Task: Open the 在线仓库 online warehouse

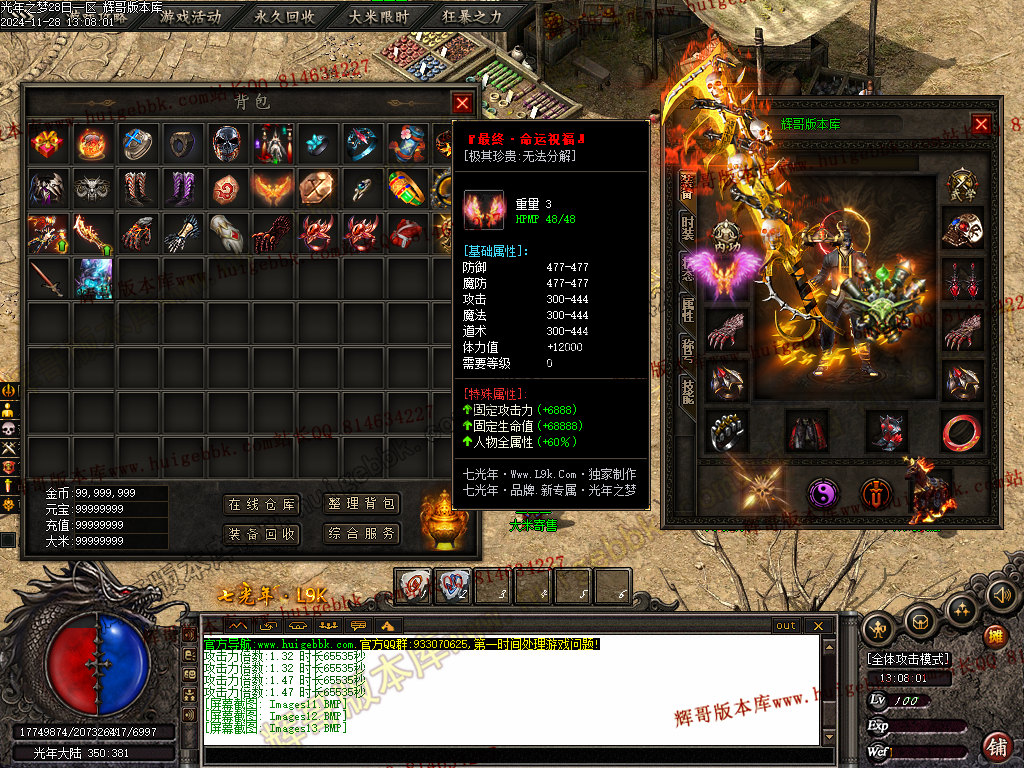Action: 262,505
